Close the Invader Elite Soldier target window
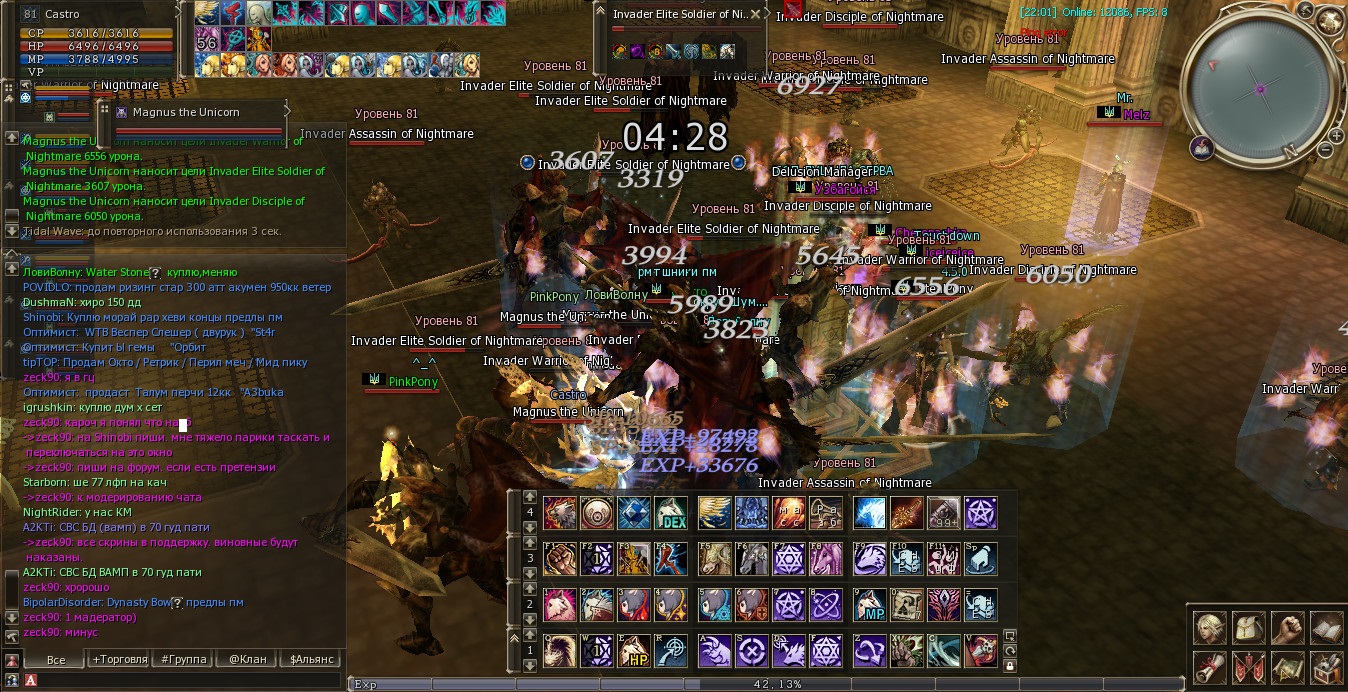The width and height of the screenshot is (1348, 692). coord(755,15)
